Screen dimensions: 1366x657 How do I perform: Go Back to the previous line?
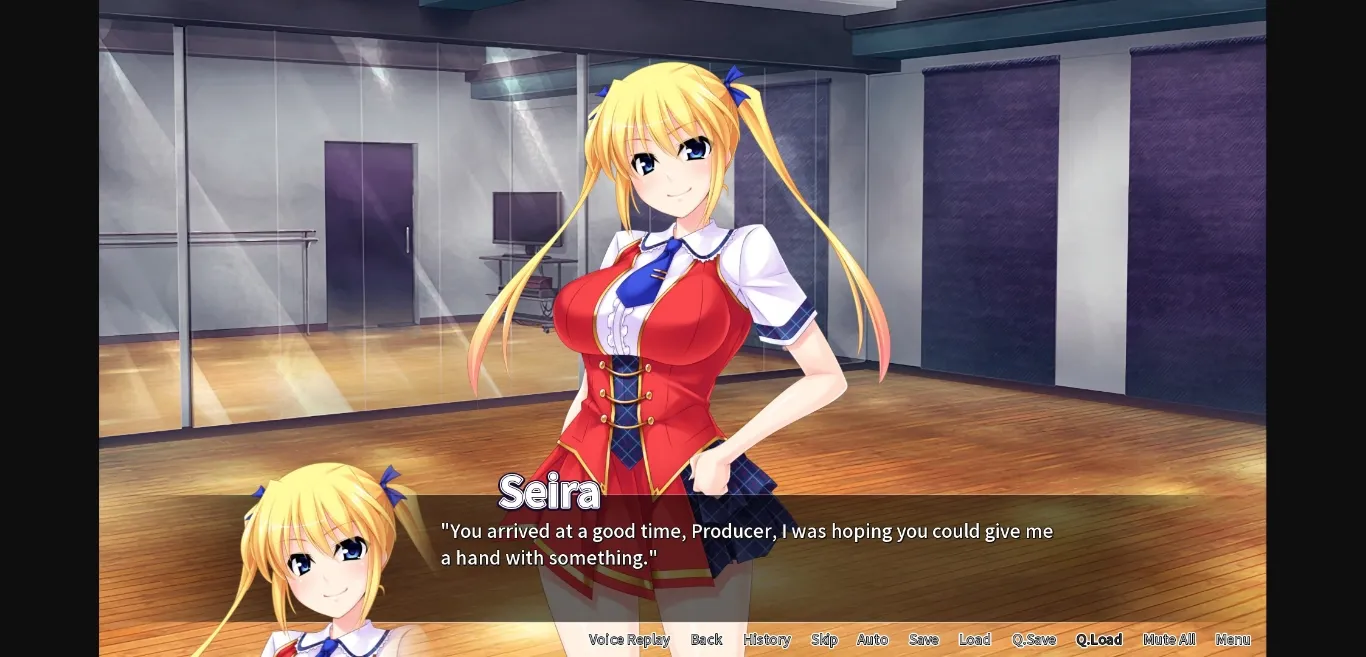coord(706,640)
